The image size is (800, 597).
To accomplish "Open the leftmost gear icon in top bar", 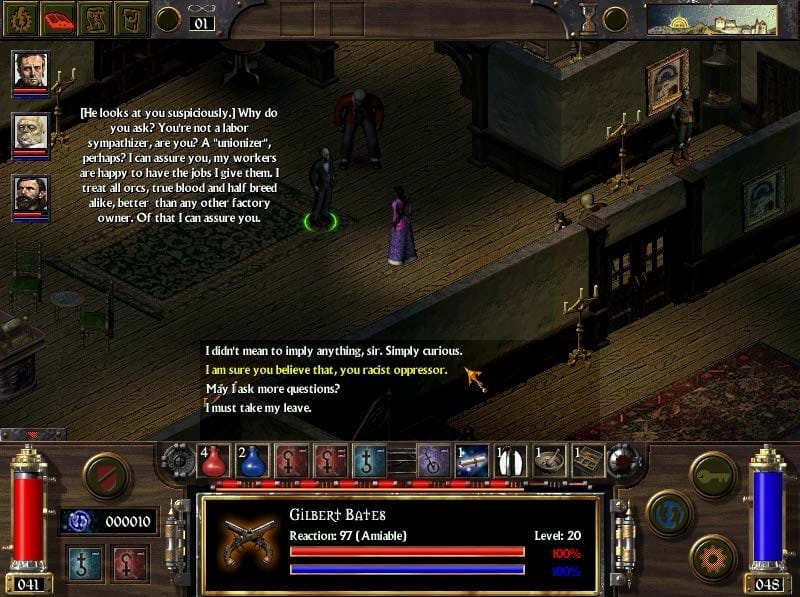I will [19, 17].
